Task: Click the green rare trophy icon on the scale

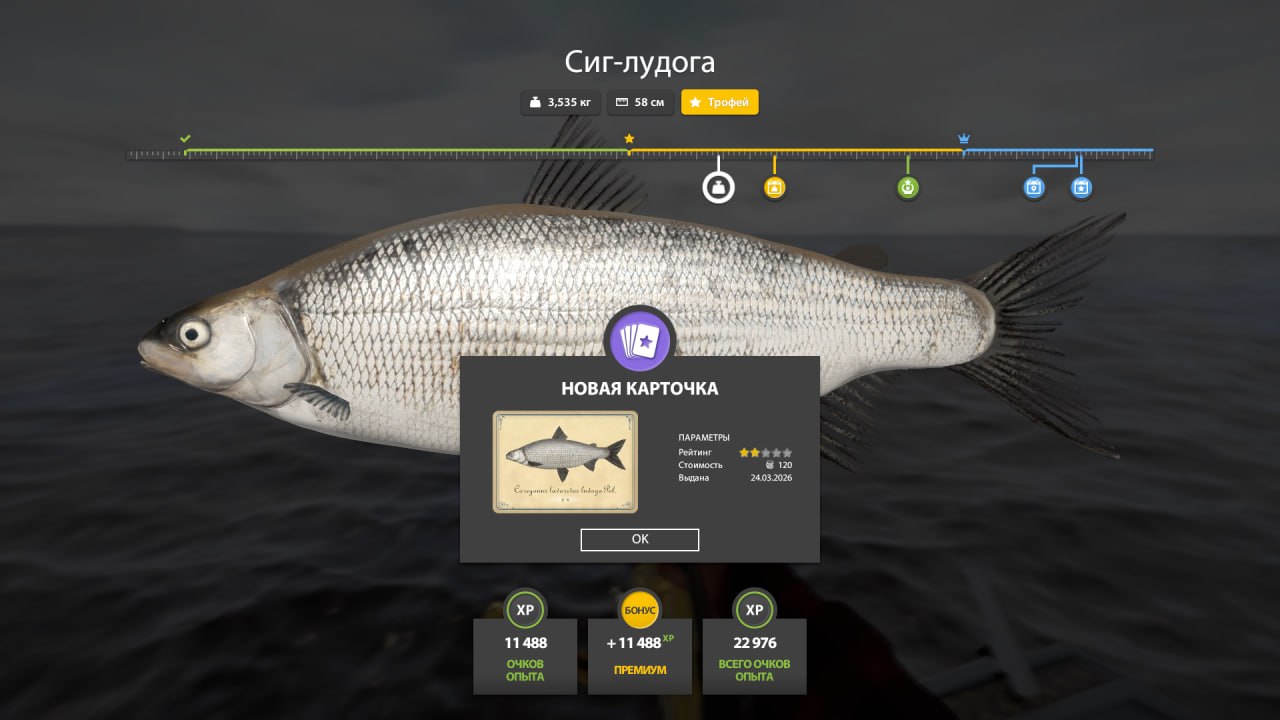Action: pos(907,186)
